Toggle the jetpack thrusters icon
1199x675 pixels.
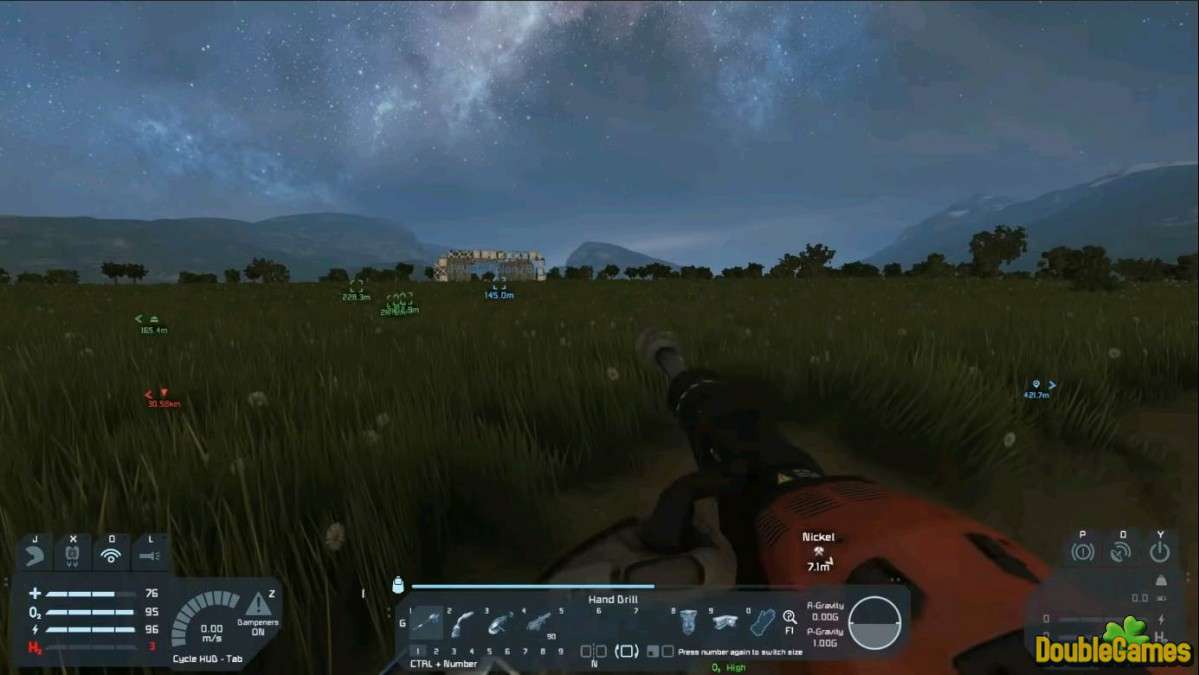(72, 553)
